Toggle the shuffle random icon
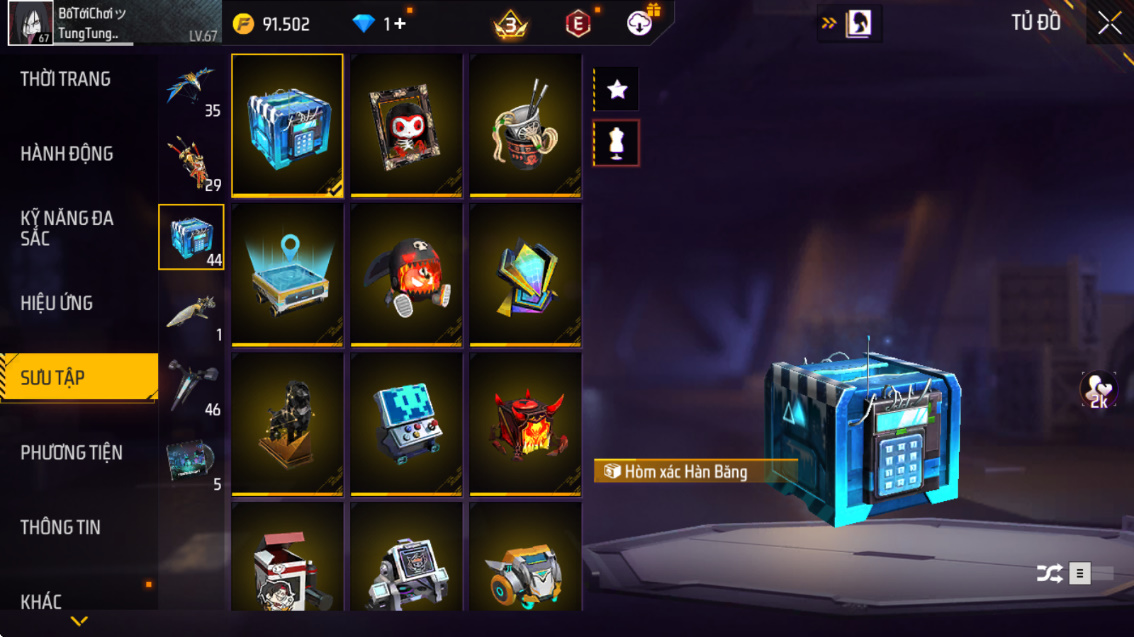Image resolution: width=1134 pixels, height=637 pixels. tap(1049, 573)
